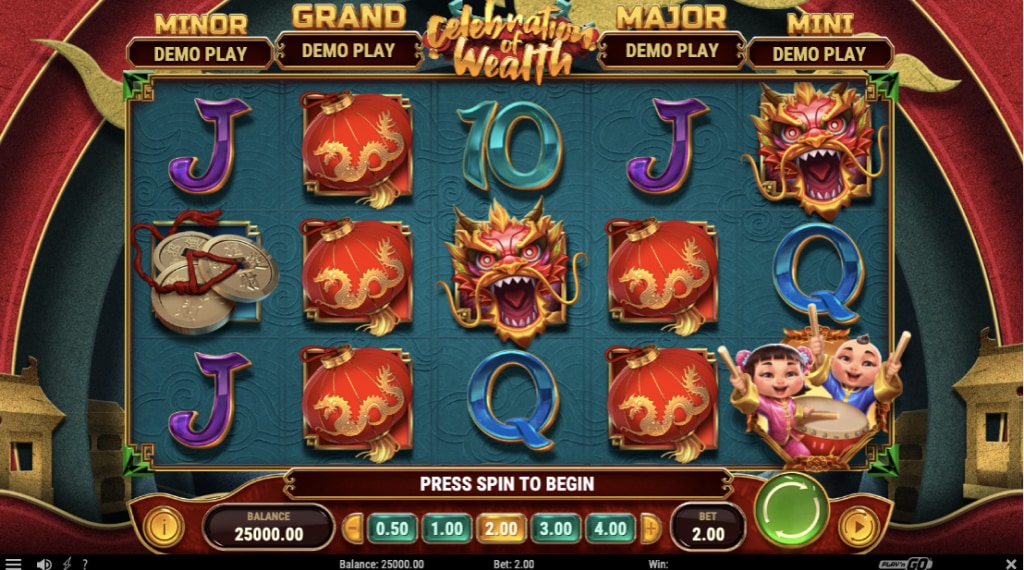Select the 0.50 bet value
Screen dimensions: 1024x570
point(392,528)
